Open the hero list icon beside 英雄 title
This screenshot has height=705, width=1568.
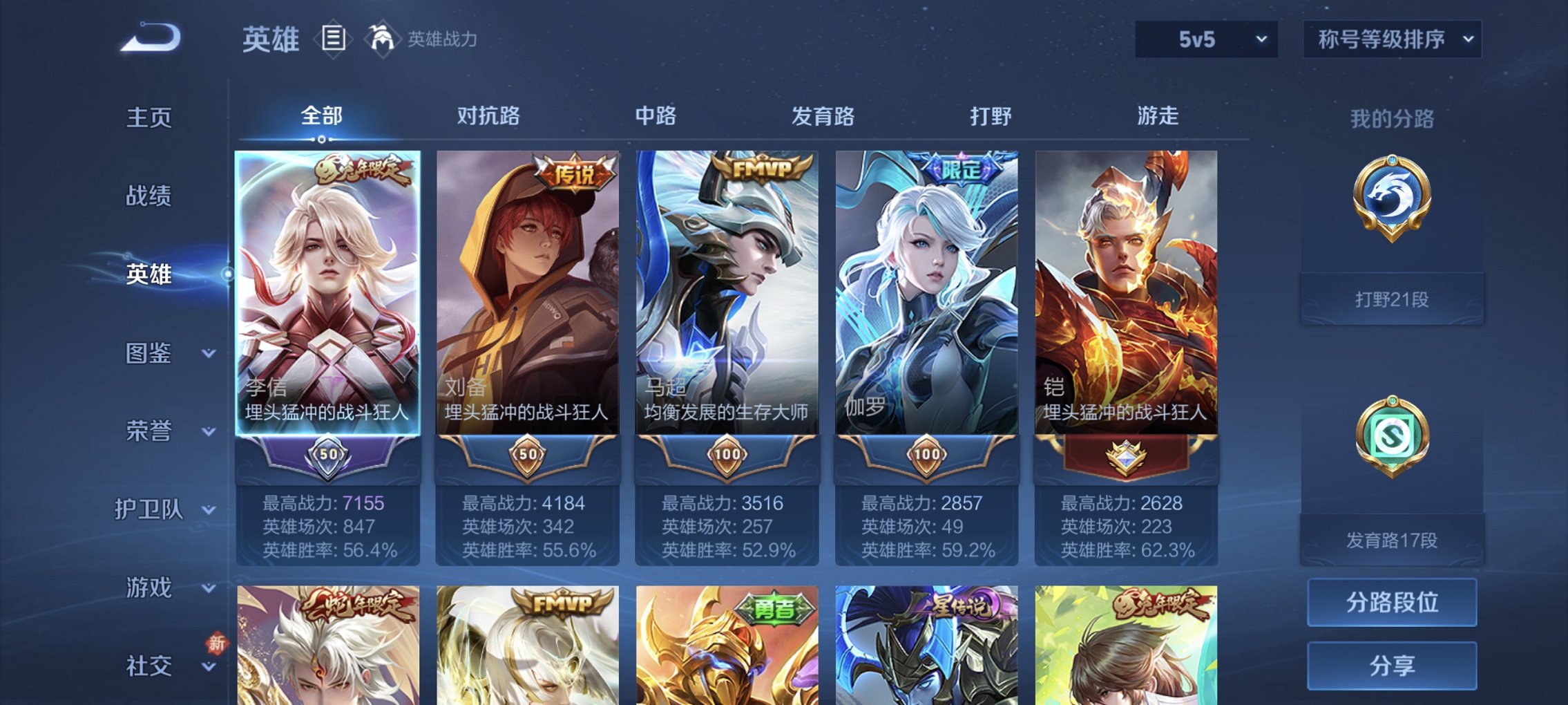[335, 39]
